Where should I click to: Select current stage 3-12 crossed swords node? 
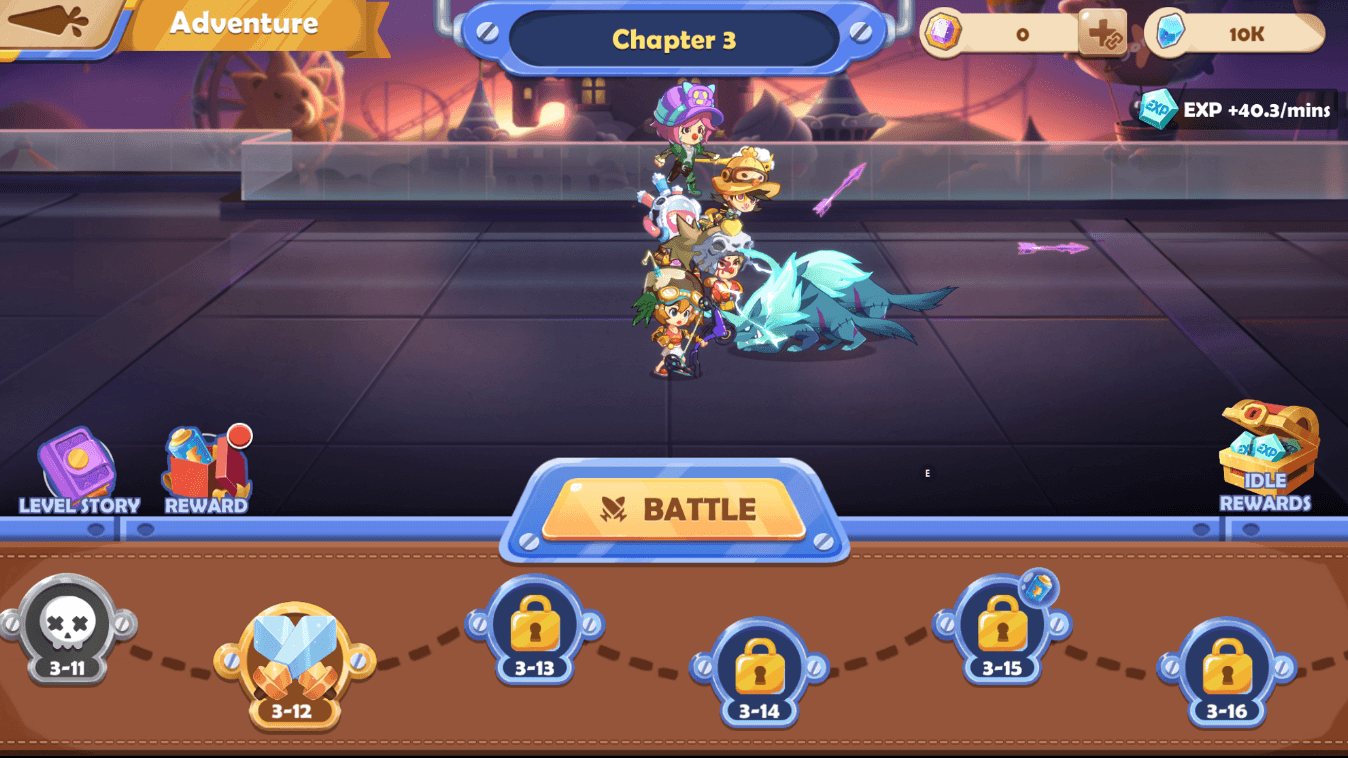[293, 661]
